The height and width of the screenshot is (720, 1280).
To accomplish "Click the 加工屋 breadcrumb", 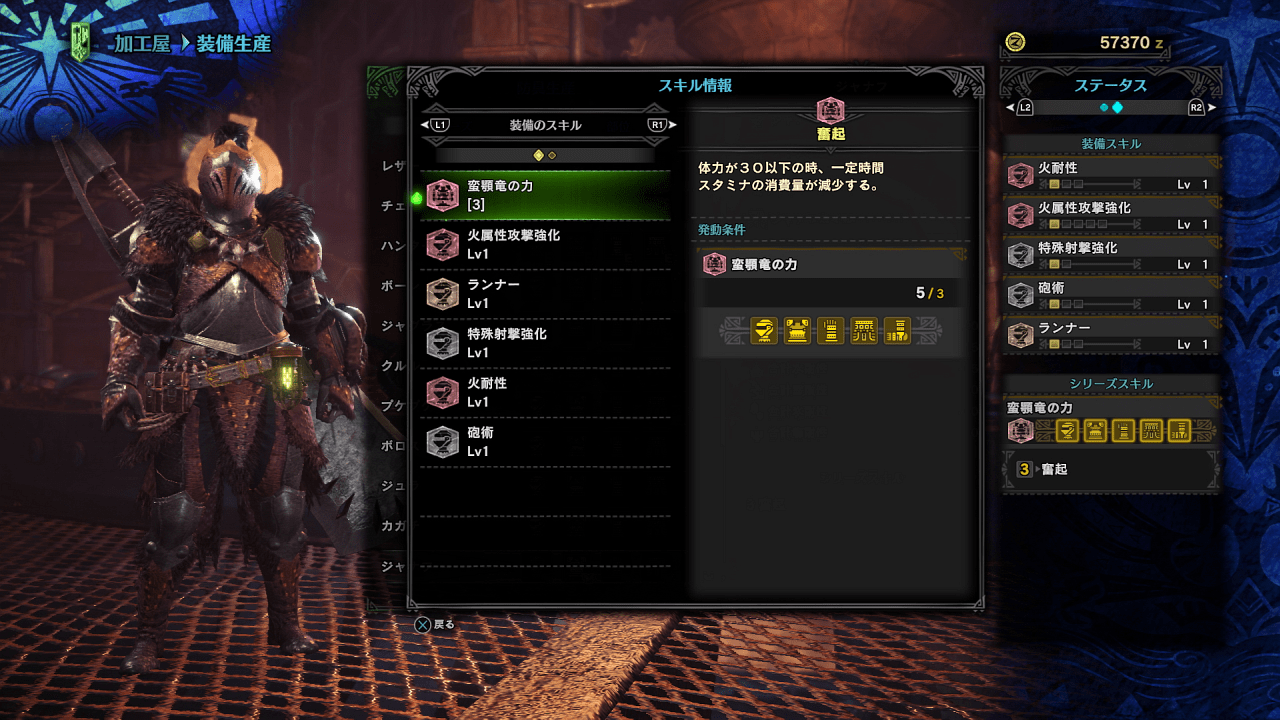I will tap(141, 44).
